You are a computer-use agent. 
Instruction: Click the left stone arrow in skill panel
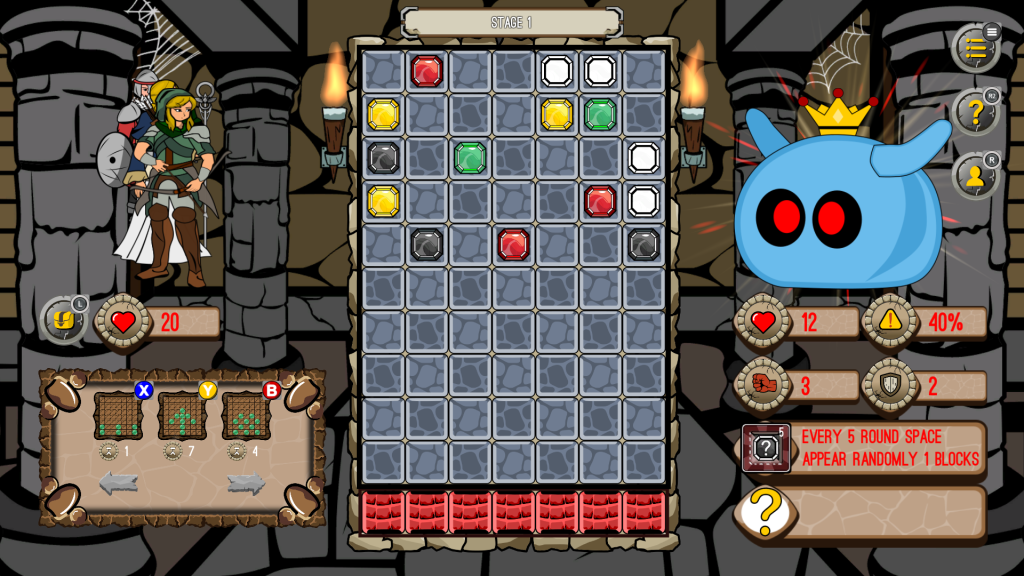coord(118,484)
